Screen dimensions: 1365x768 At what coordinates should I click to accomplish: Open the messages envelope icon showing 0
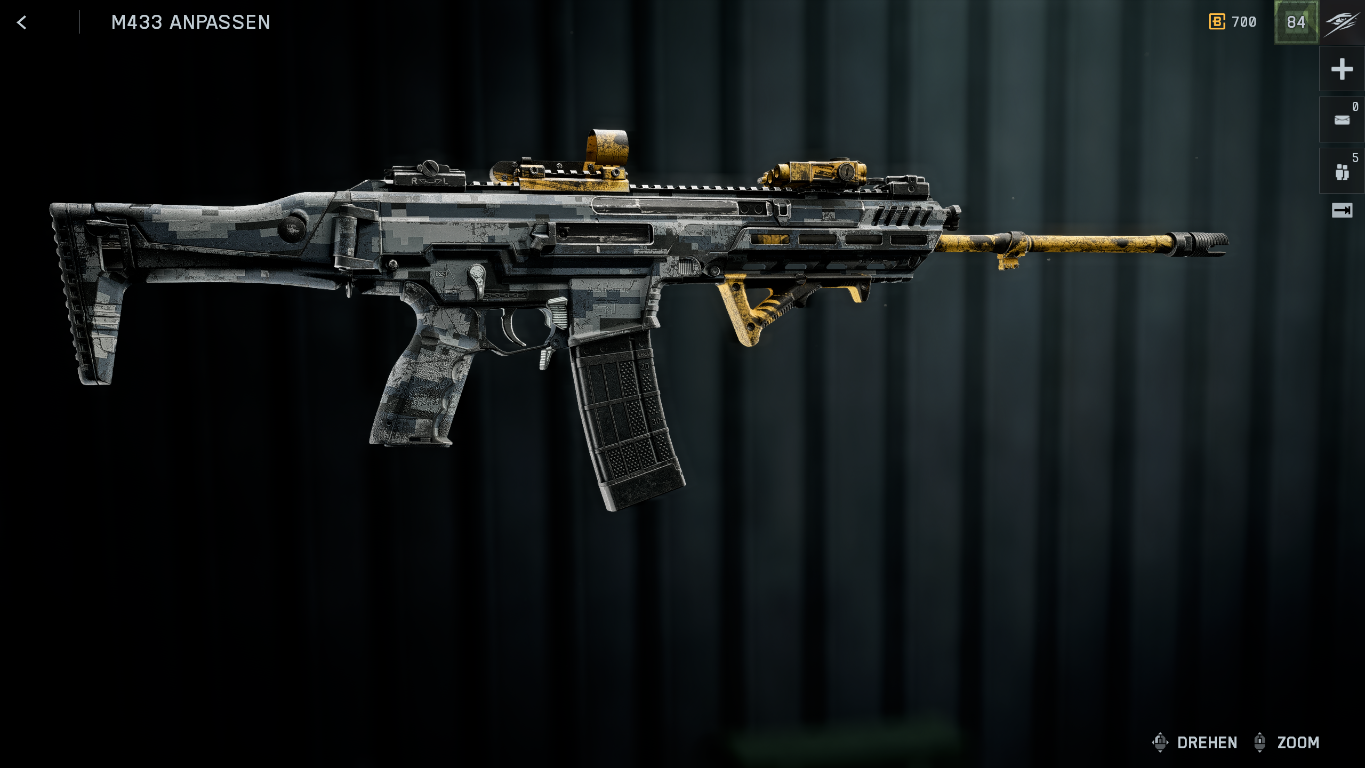click(x=1342, y=120)
